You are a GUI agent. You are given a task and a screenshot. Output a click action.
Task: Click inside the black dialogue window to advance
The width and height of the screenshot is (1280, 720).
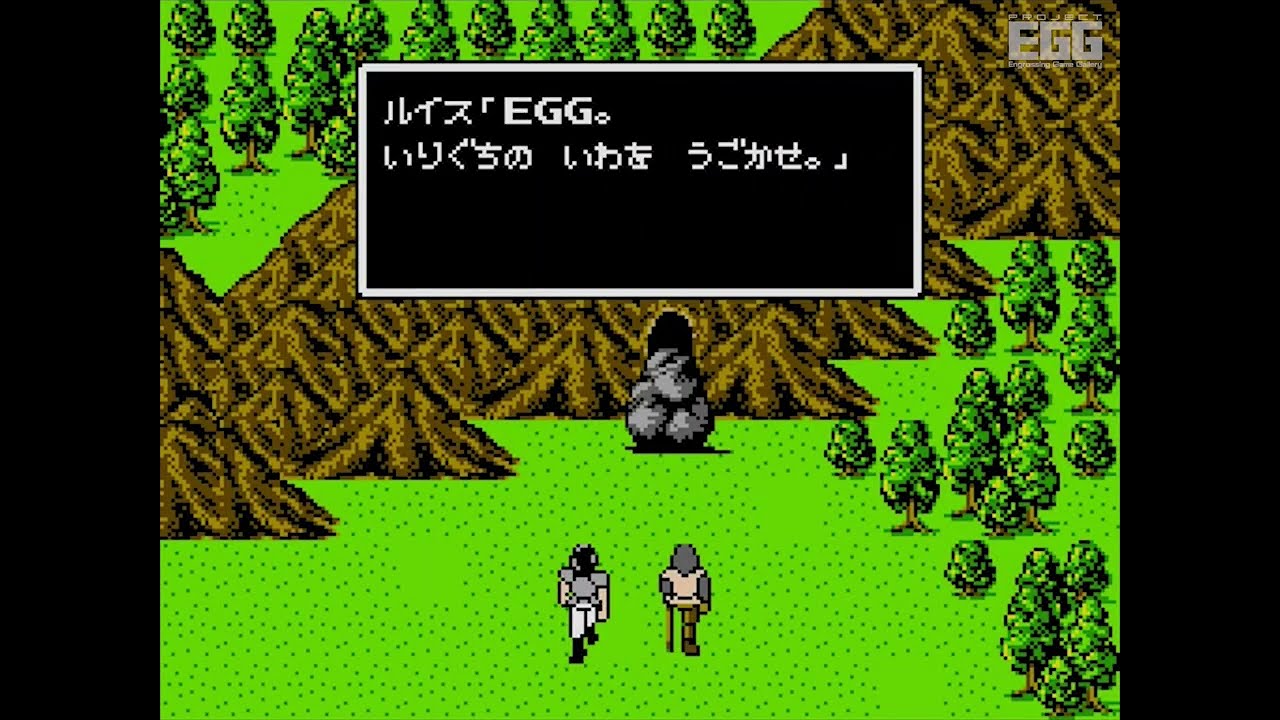pos(640,230)
